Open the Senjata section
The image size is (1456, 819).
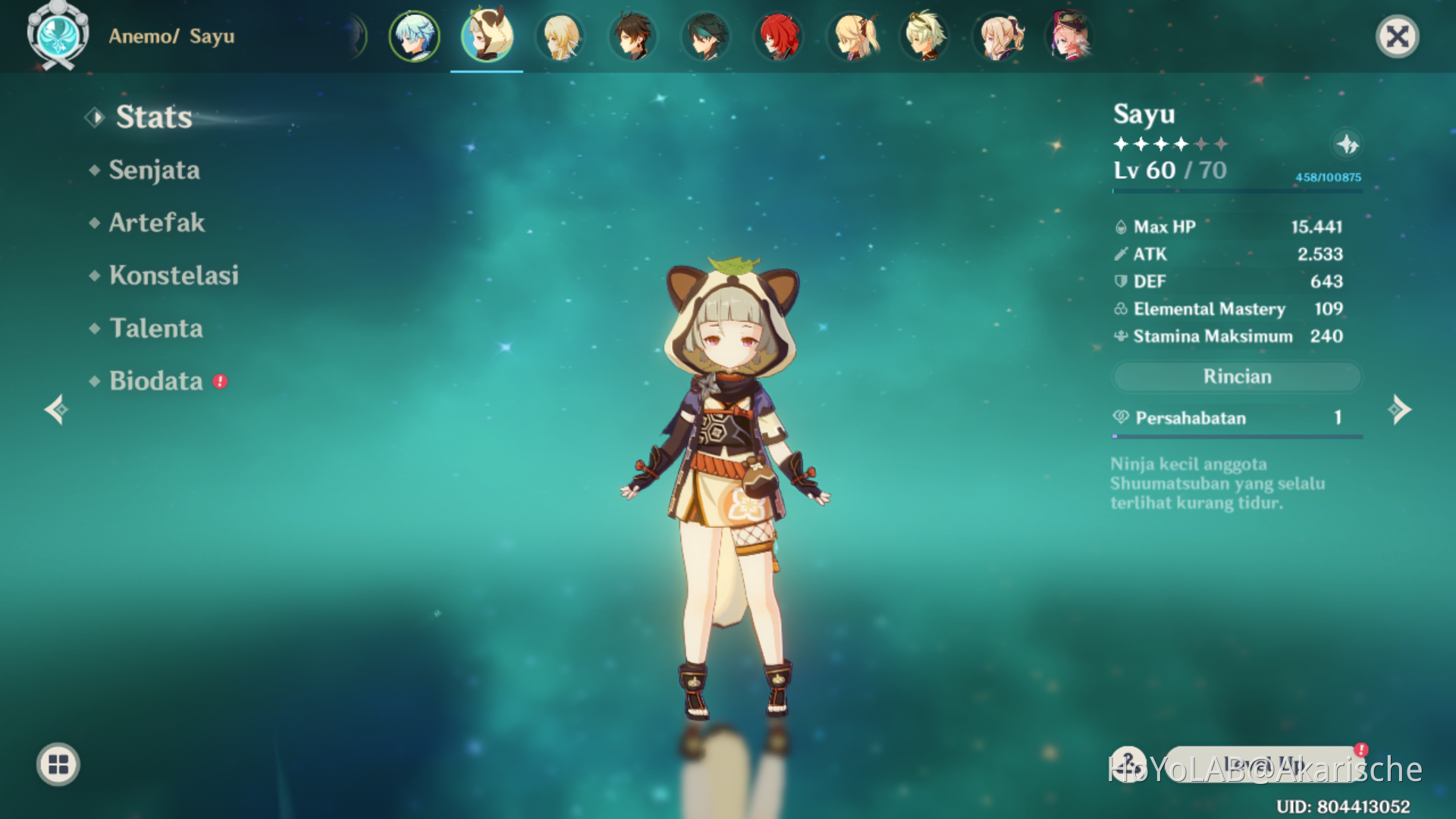(x=155, y=170)
